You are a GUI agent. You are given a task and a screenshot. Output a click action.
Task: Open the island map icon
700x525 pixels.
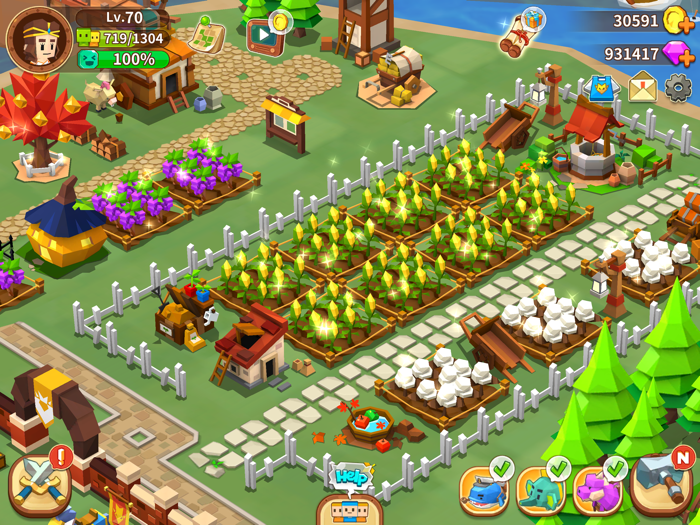(206, 35)
